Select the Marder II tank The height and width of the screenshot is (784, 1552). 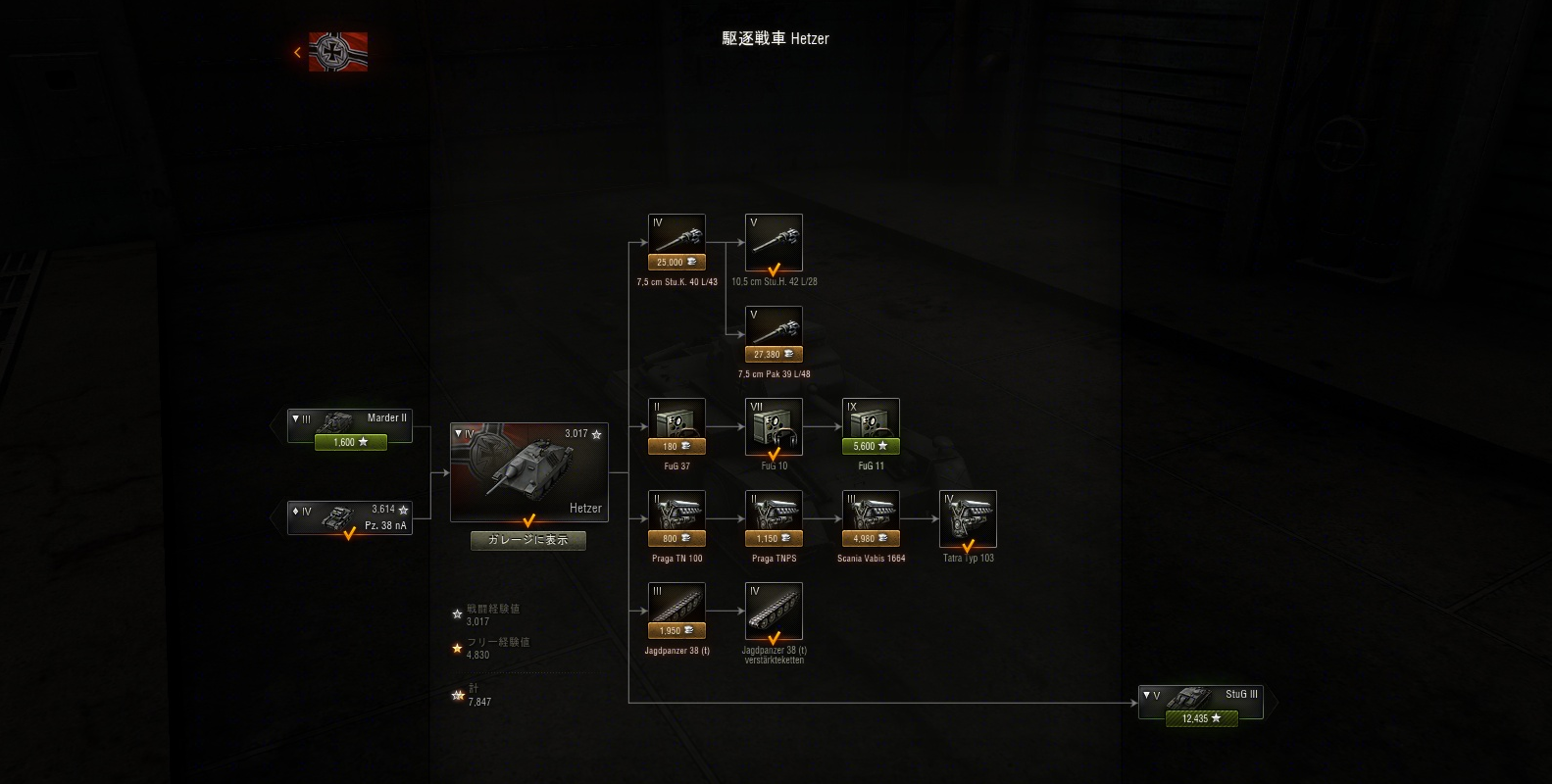coord(349,423)
